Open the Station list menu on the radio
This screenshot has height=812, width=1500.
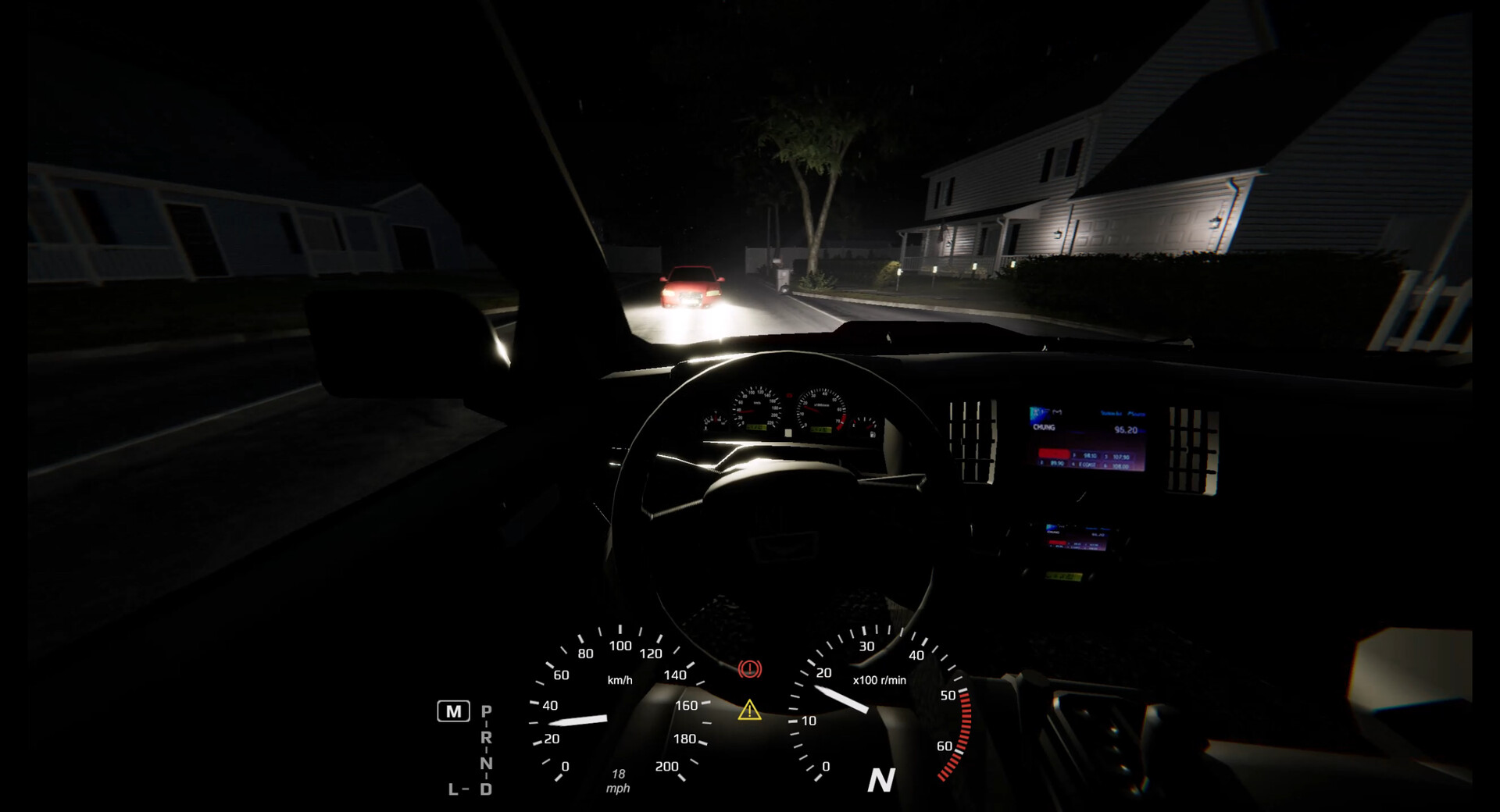(x=1112, y=413)
